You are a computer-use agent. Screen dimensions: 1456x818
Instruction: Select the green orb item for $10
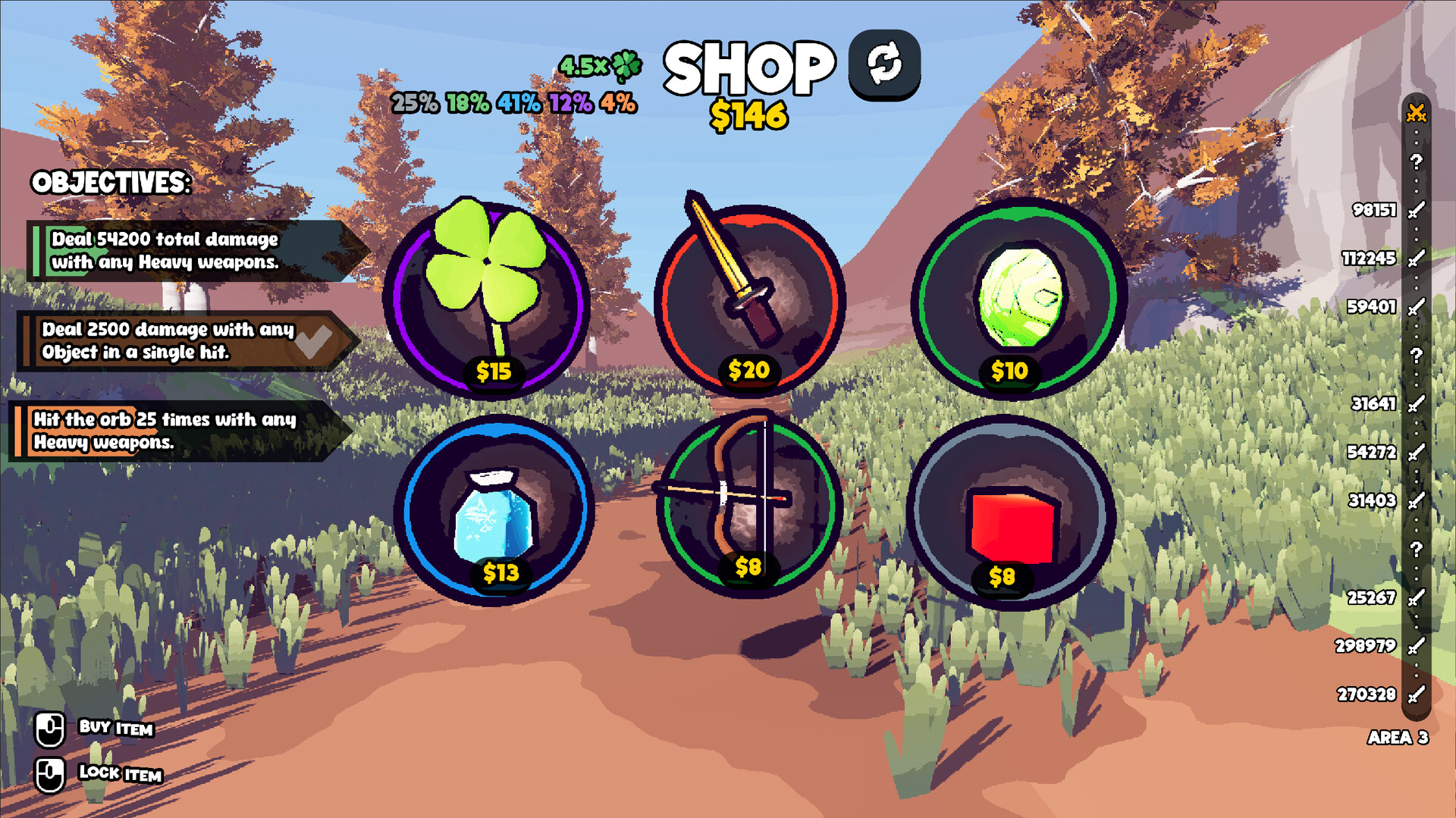[x=1016, y=292]
